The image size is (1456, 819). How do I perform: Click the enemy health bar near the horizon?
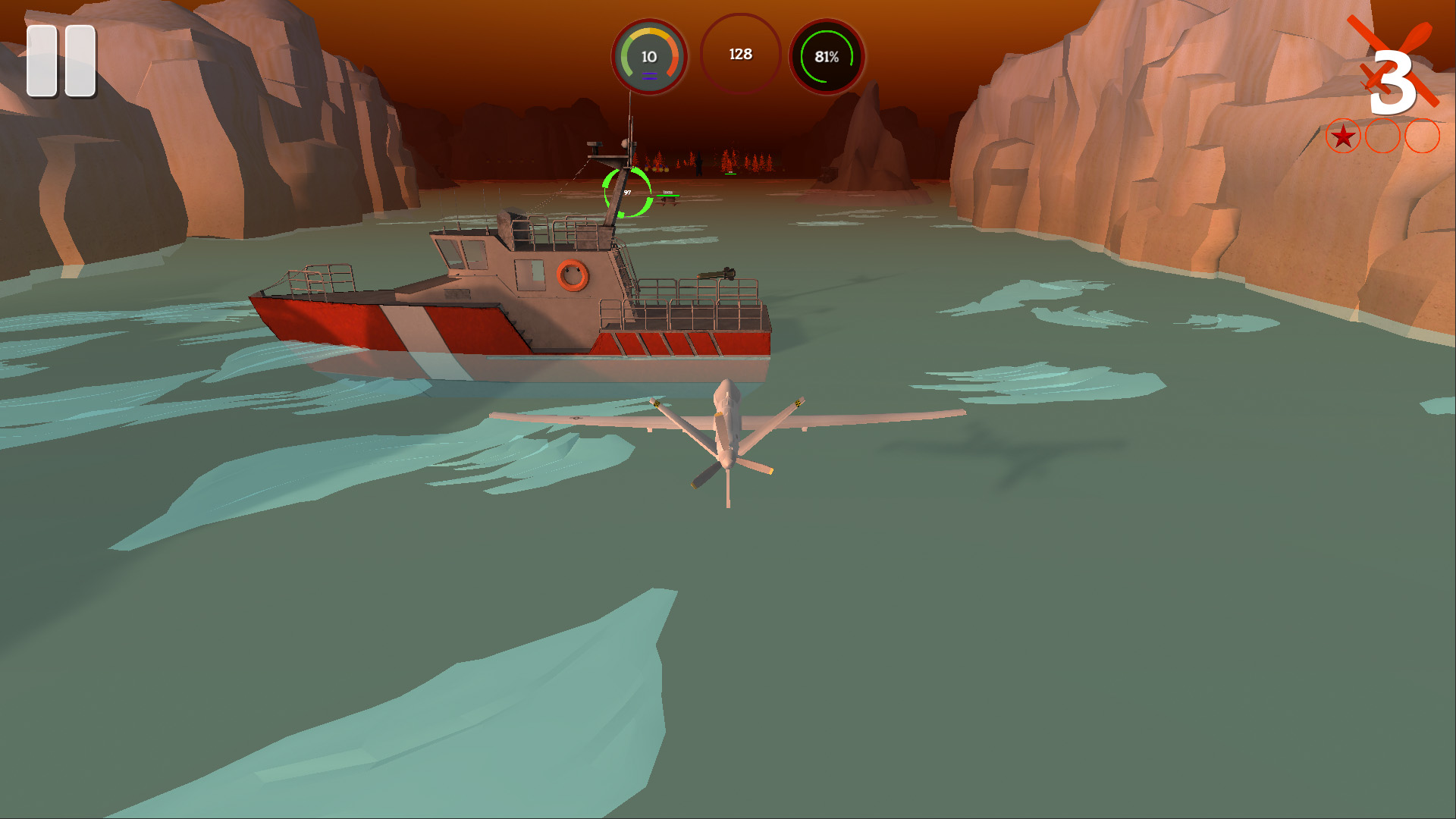click(668, 196)
